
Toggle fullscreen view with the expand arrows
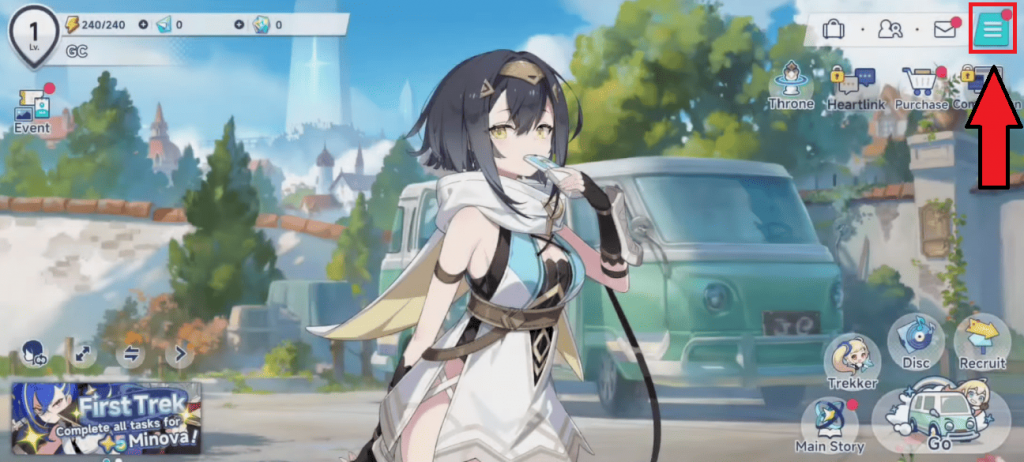pos(82,353)
